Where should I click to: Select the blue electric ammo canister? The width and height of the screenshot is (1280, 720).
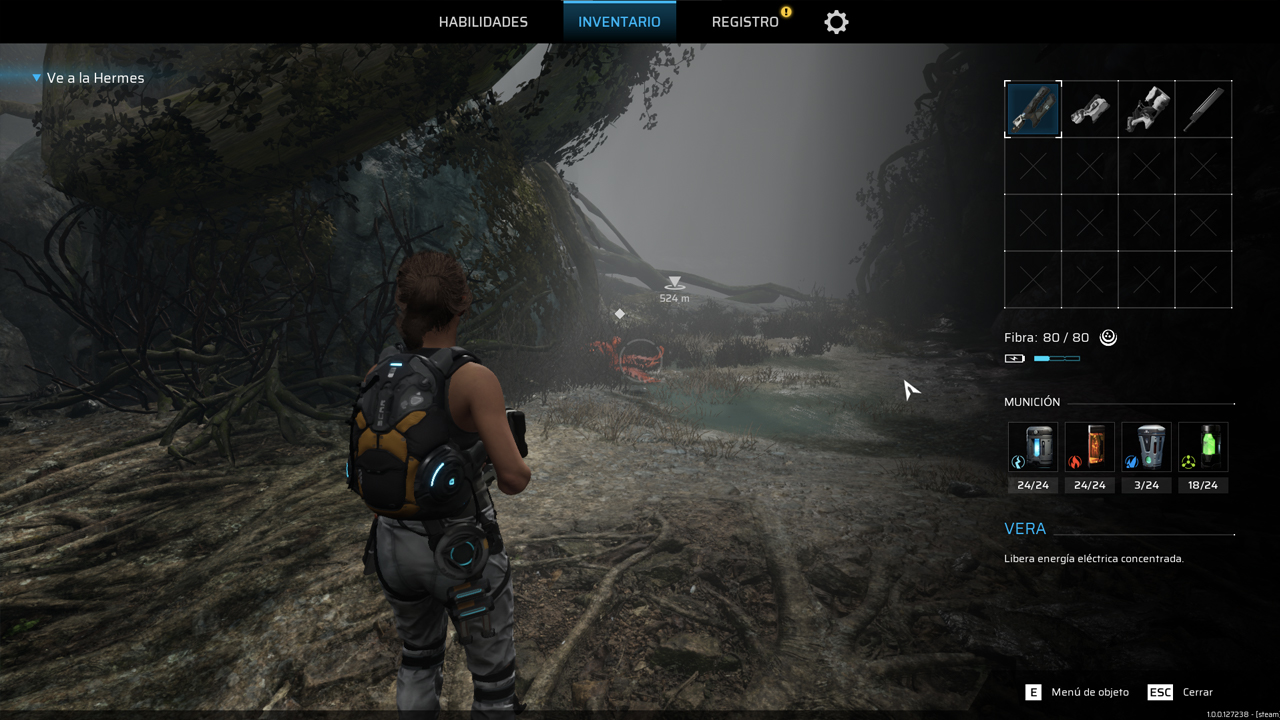click(1033, 447)
